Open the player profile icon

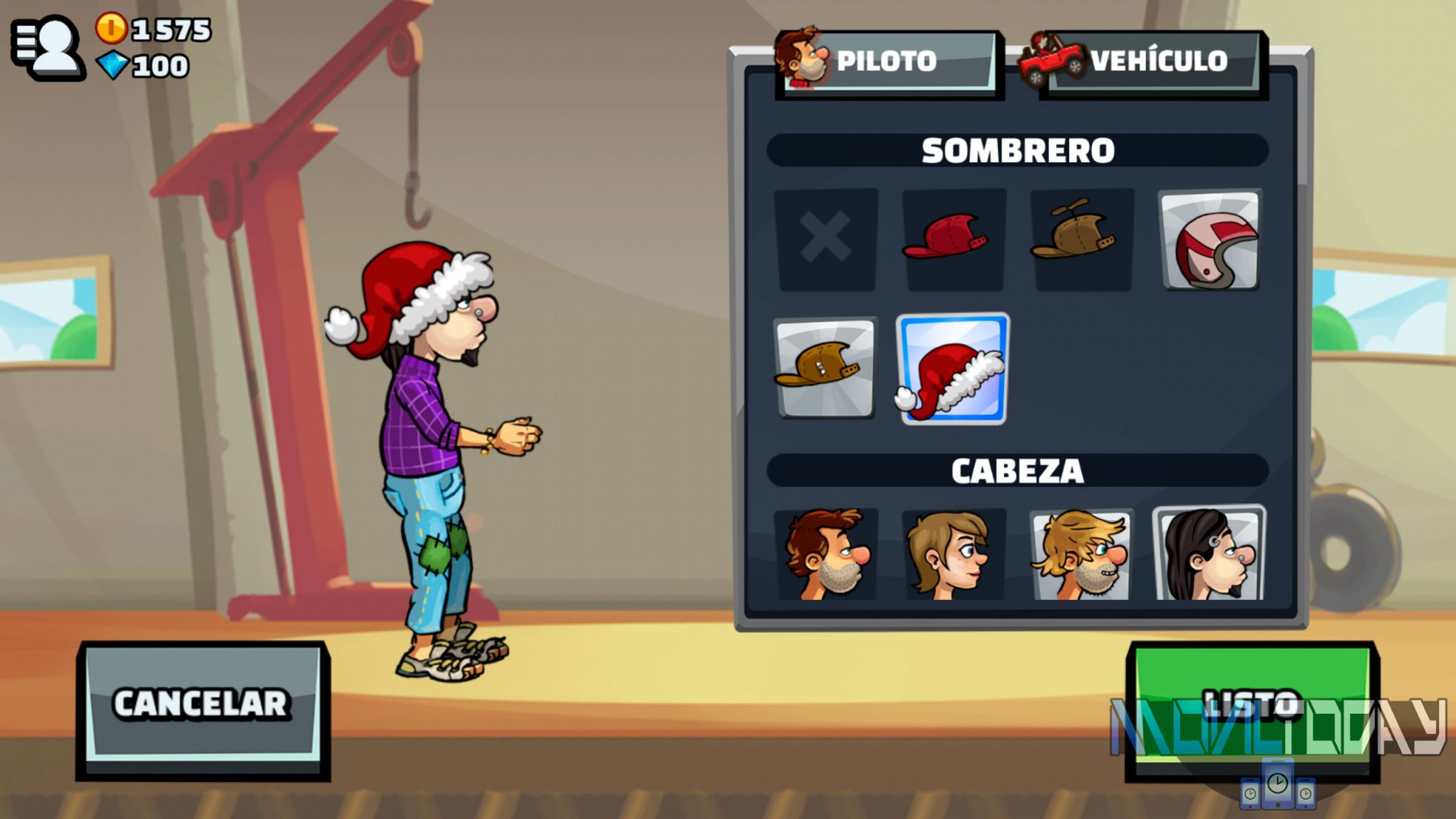[48, 46]
